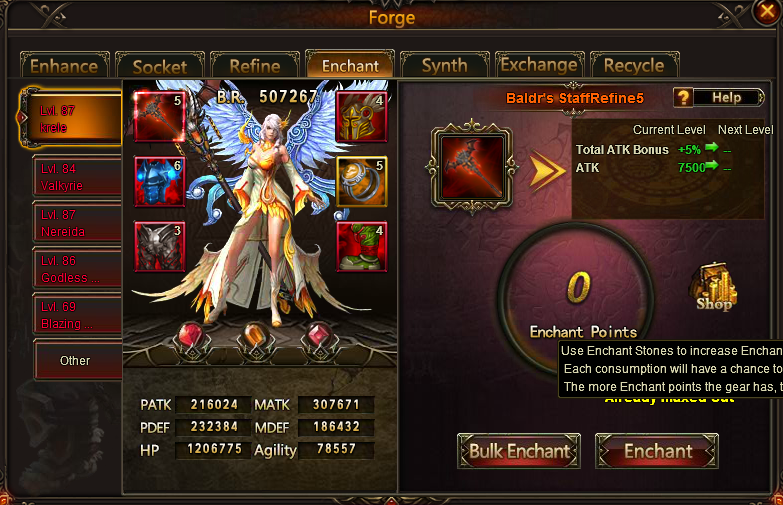
Task: Select the equipped staff weapon slot
Action: [x=159, y=117]
